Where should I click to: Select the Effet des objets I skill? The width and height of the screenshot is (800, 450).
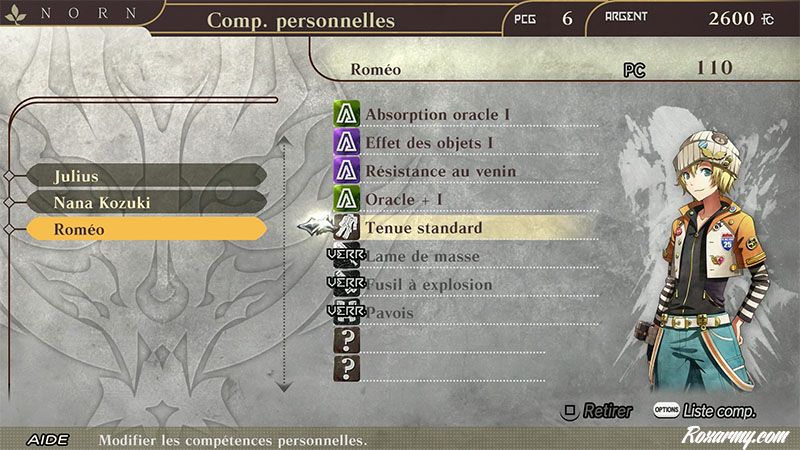(430, 143)
